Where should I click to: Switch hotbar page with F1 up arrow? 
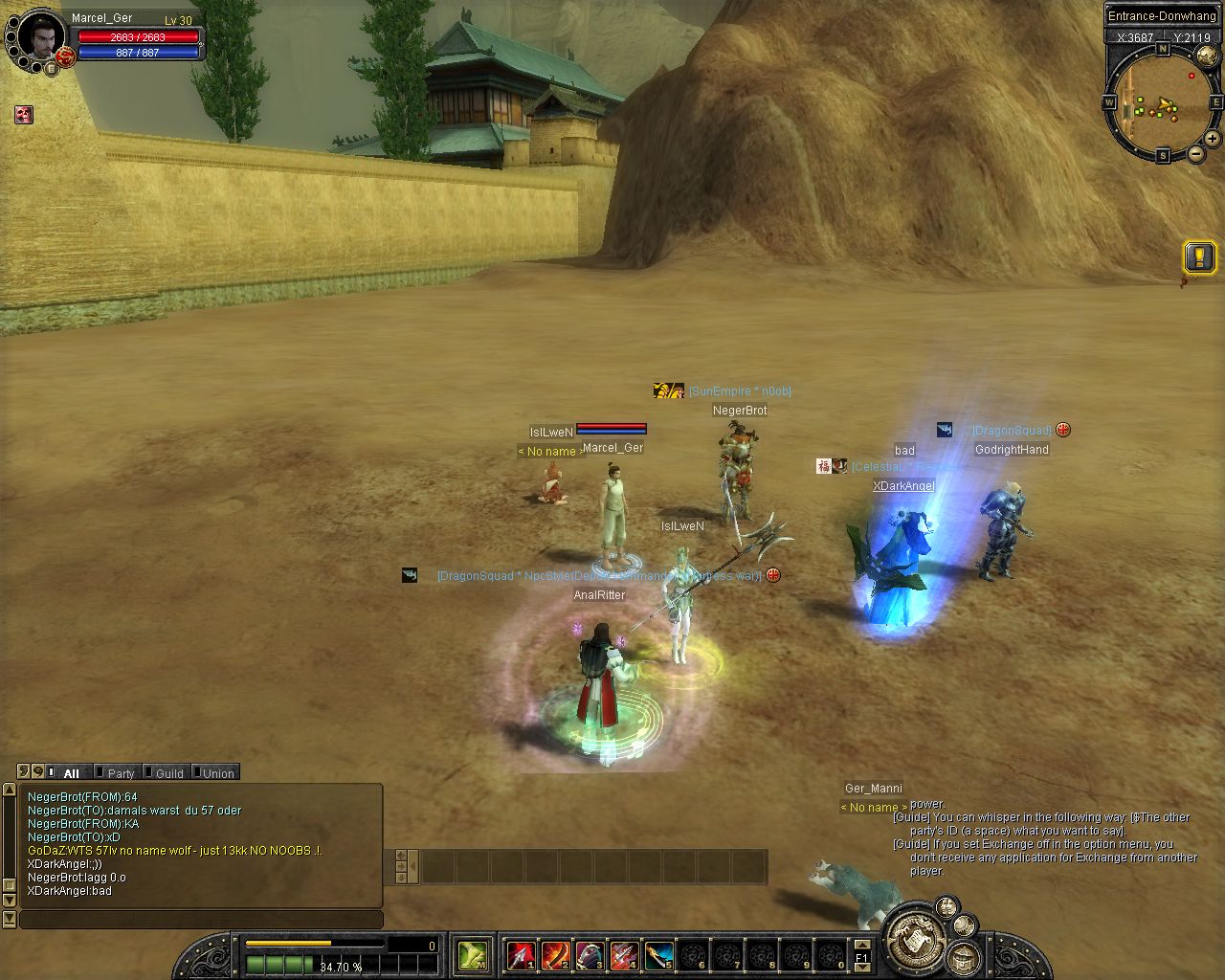pyautogui.click(x=861, y=945)
